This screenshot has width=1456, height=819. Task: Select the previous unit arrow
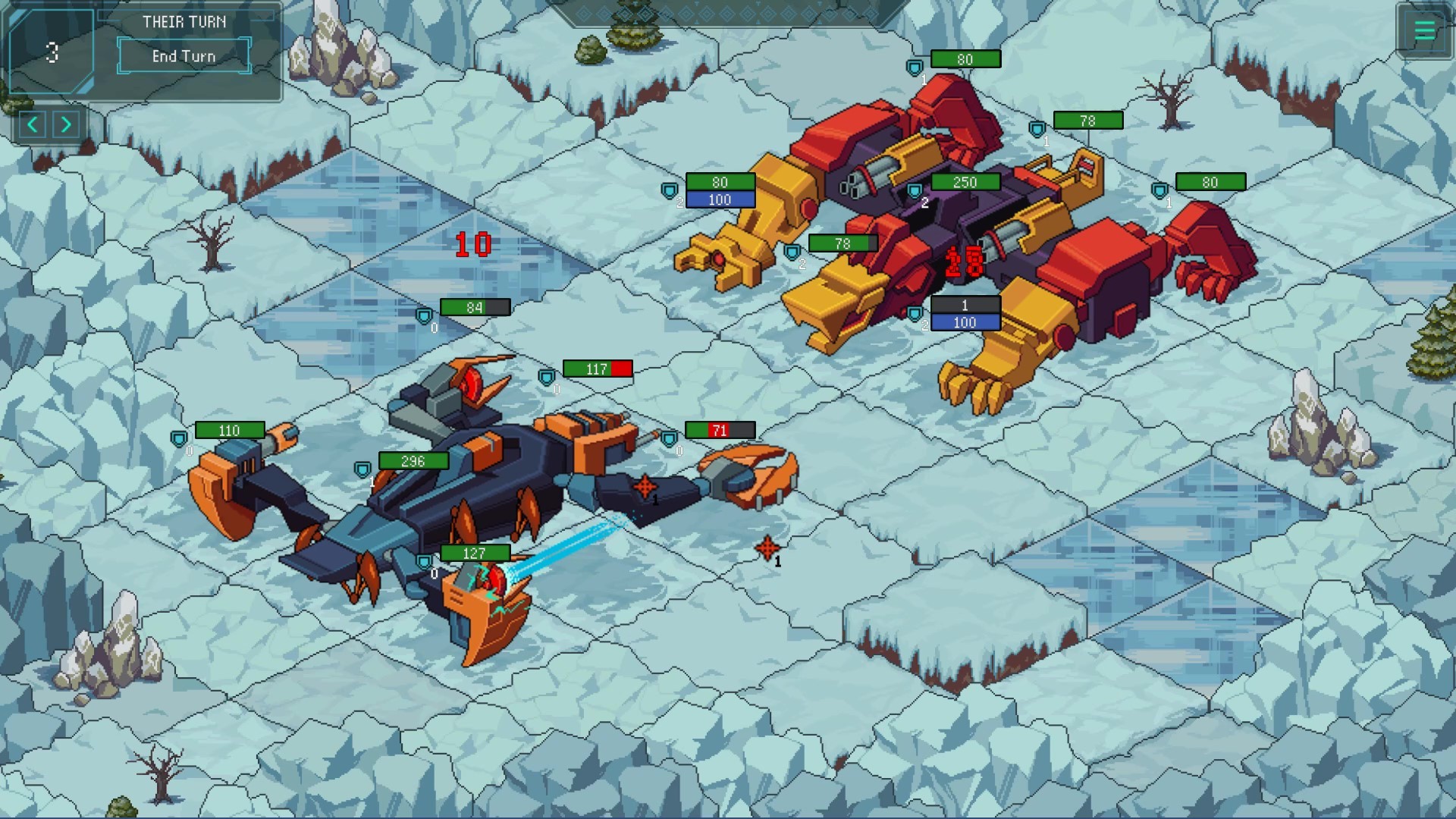33,124
